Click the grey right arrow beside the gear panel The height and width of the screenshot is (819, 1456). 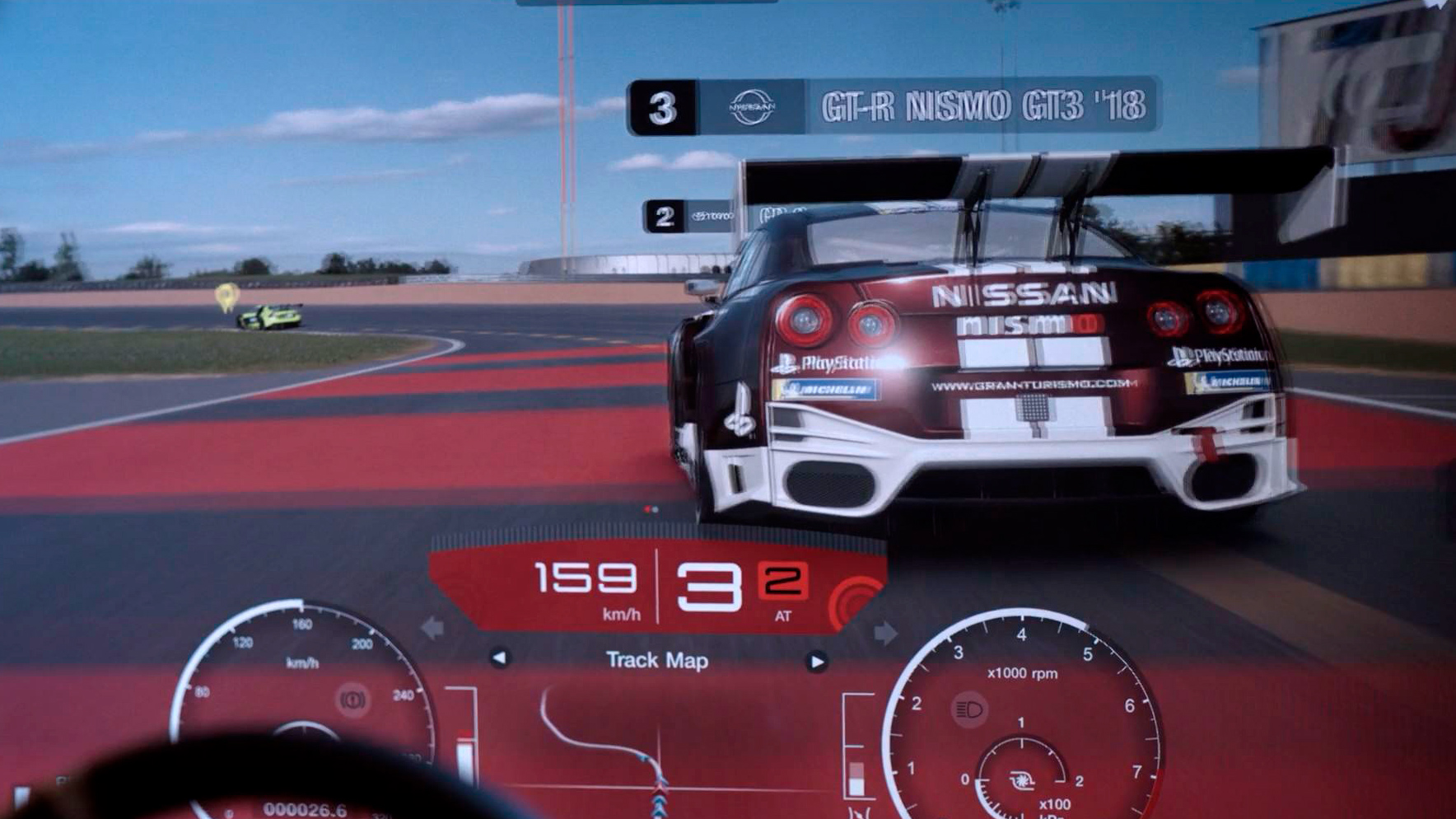(x=885, y=633)
